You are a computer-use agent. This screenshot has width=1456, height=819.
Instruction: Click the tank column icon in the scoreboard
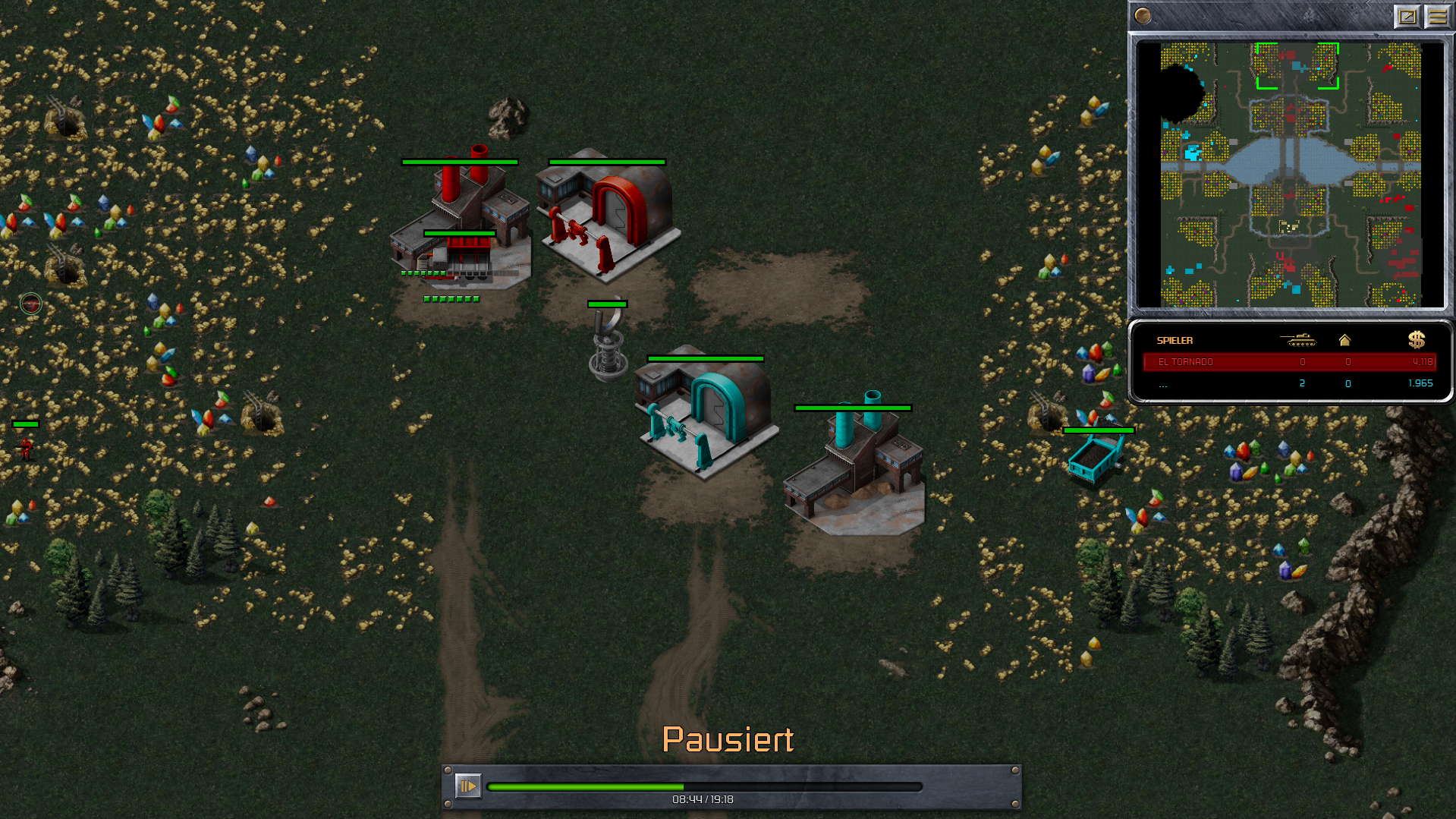click(1298, 340)
